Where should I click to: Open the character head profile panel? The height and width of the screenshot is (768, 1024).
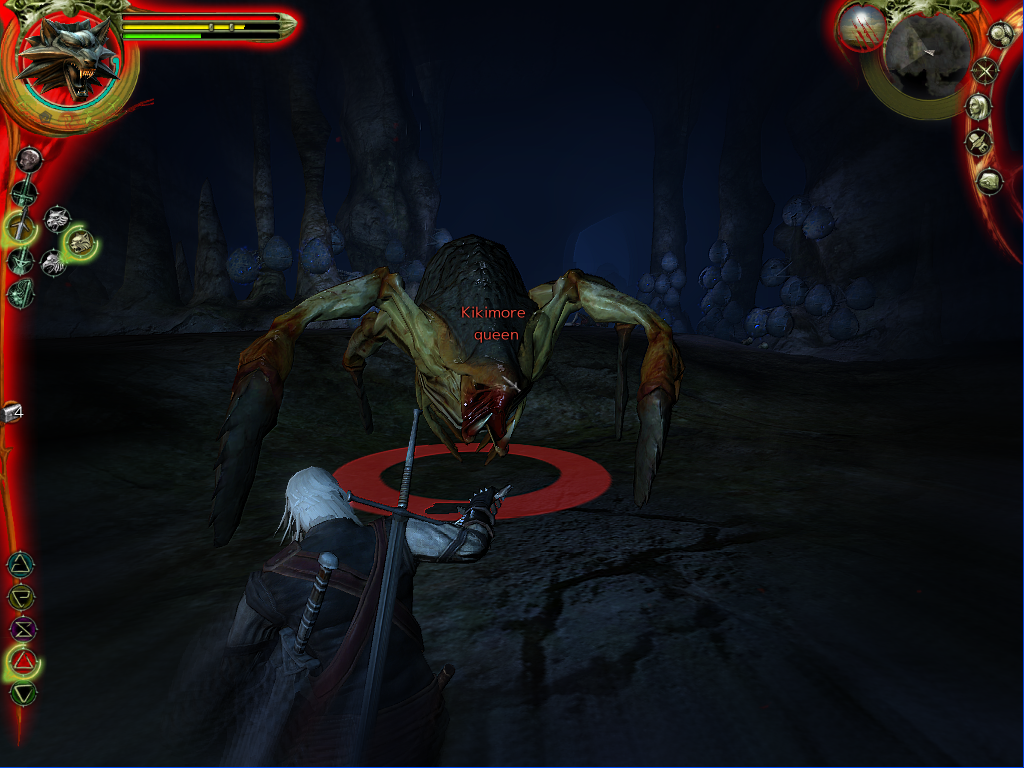pyautogui.click(x=978, y=106)
